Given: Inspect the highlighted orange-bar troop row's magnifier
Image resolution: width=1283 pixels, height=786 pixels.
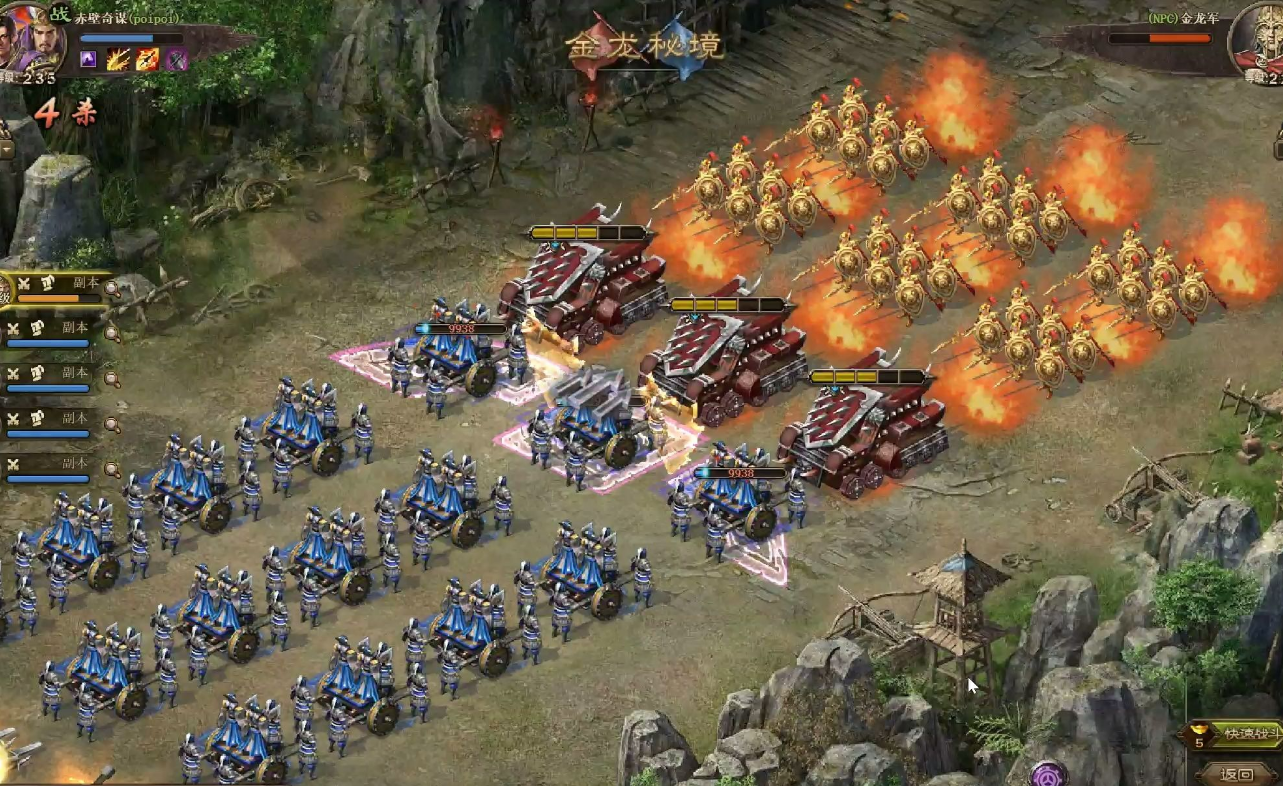Looking at the screenshot, I should [x=112, y=290].
